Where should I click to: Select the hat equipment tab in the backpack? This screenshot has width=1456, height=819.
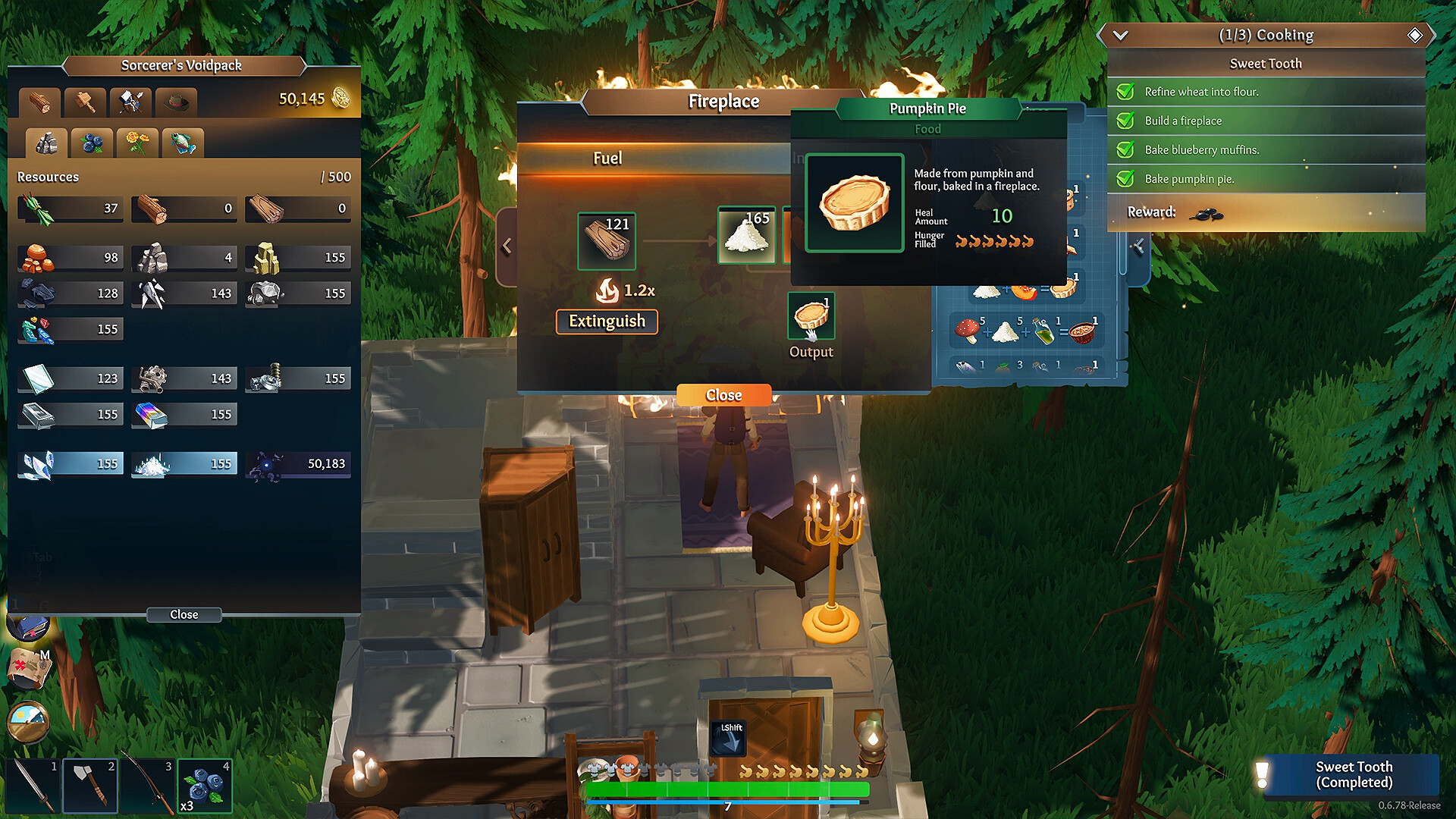[177, 102]
